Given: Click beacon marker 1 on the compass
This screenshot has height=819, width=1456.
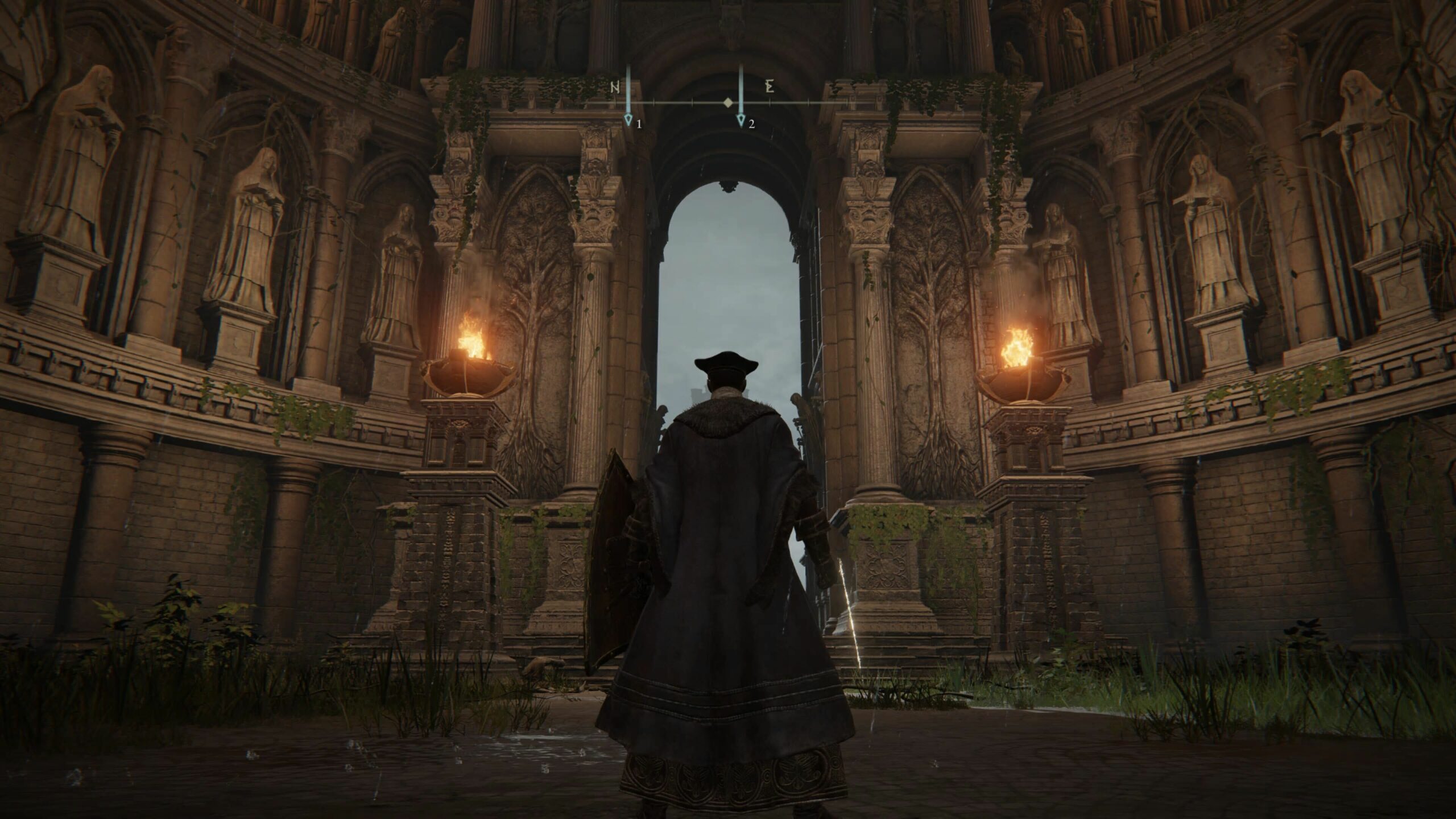Looking at the screenshot, I should click(628, 119).
